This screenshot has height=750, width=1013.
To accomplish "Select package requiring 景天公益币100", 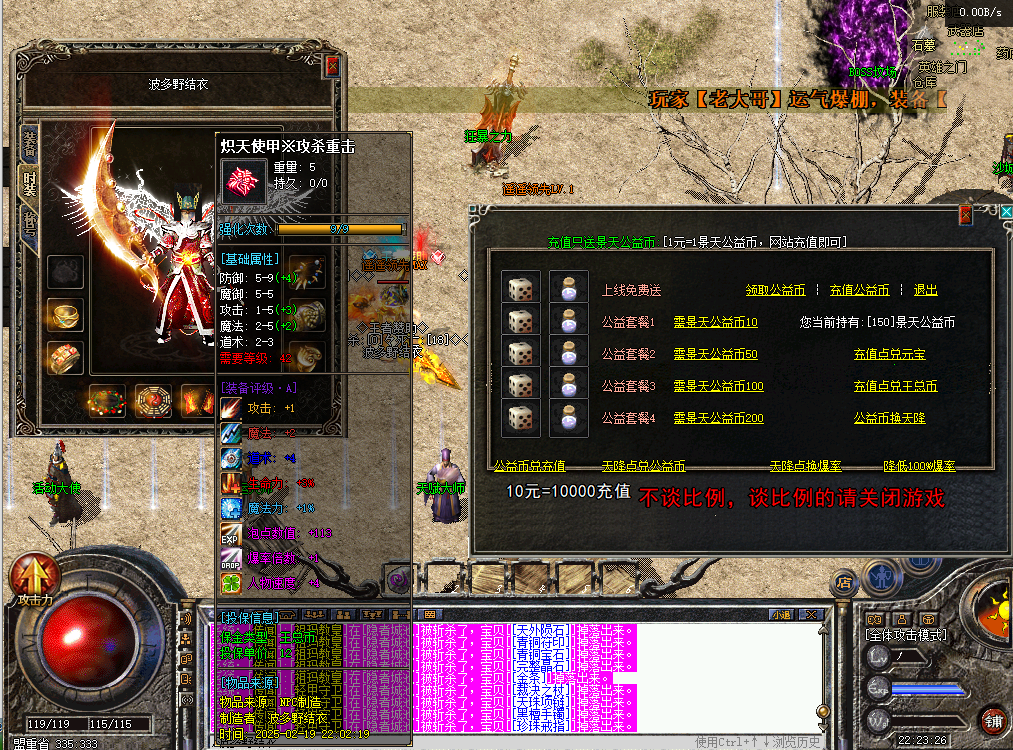I will [718, 386].
